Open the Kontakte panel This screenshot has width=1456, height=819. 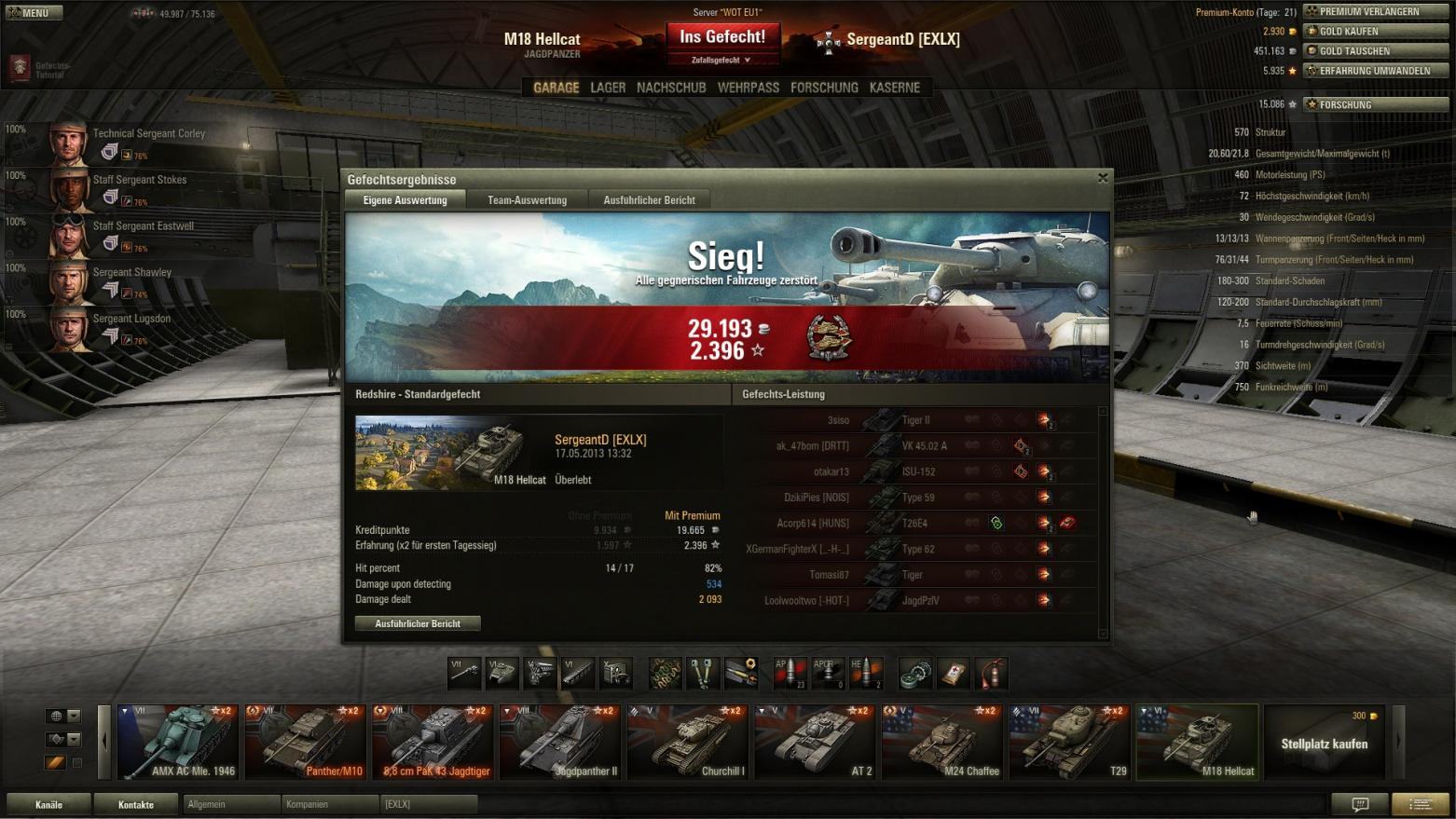click(x=136, y=804)
